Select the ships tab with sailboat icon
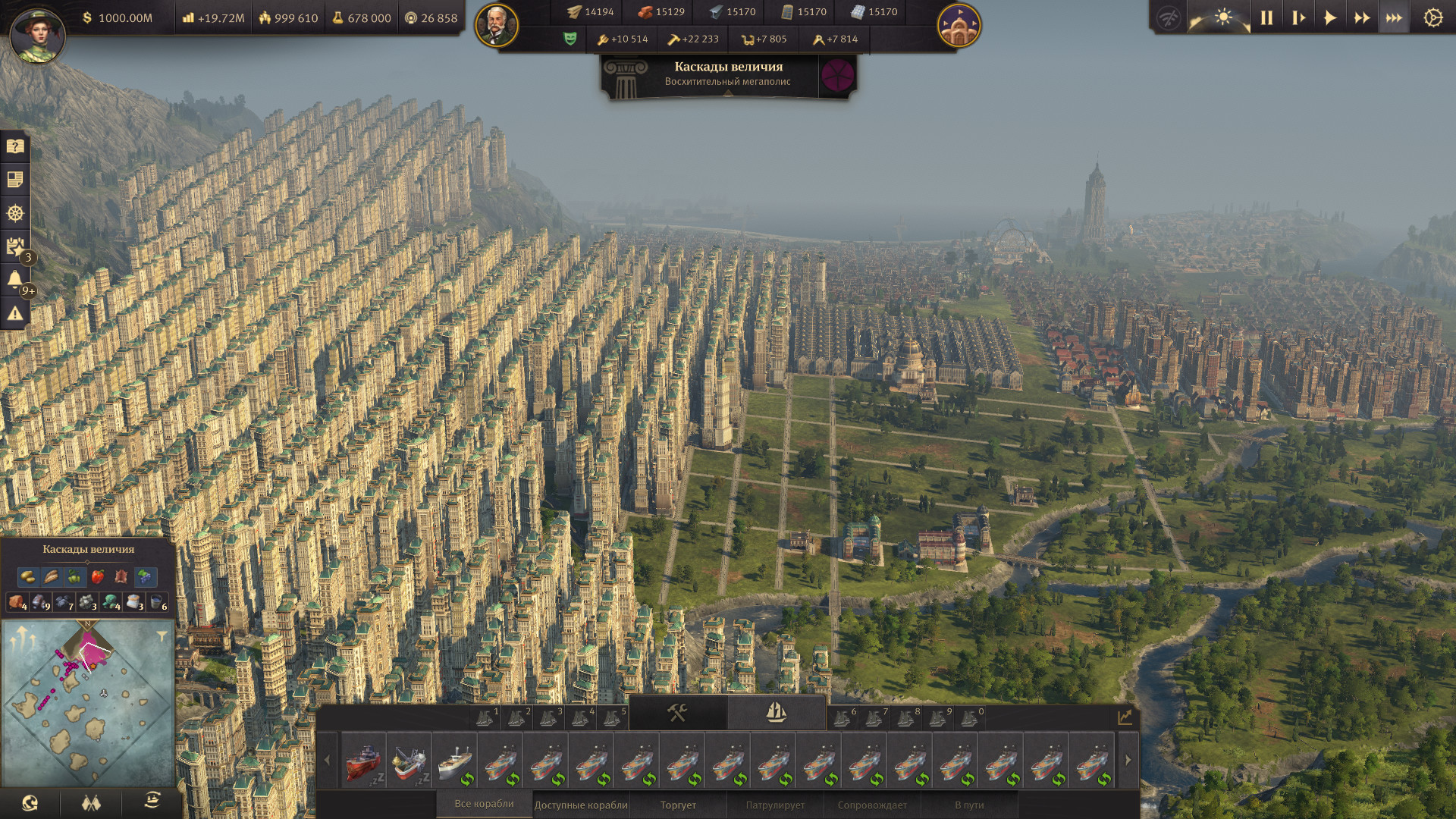The height and width of the screenshot is (819, 1456). click(x=776, y=712)
